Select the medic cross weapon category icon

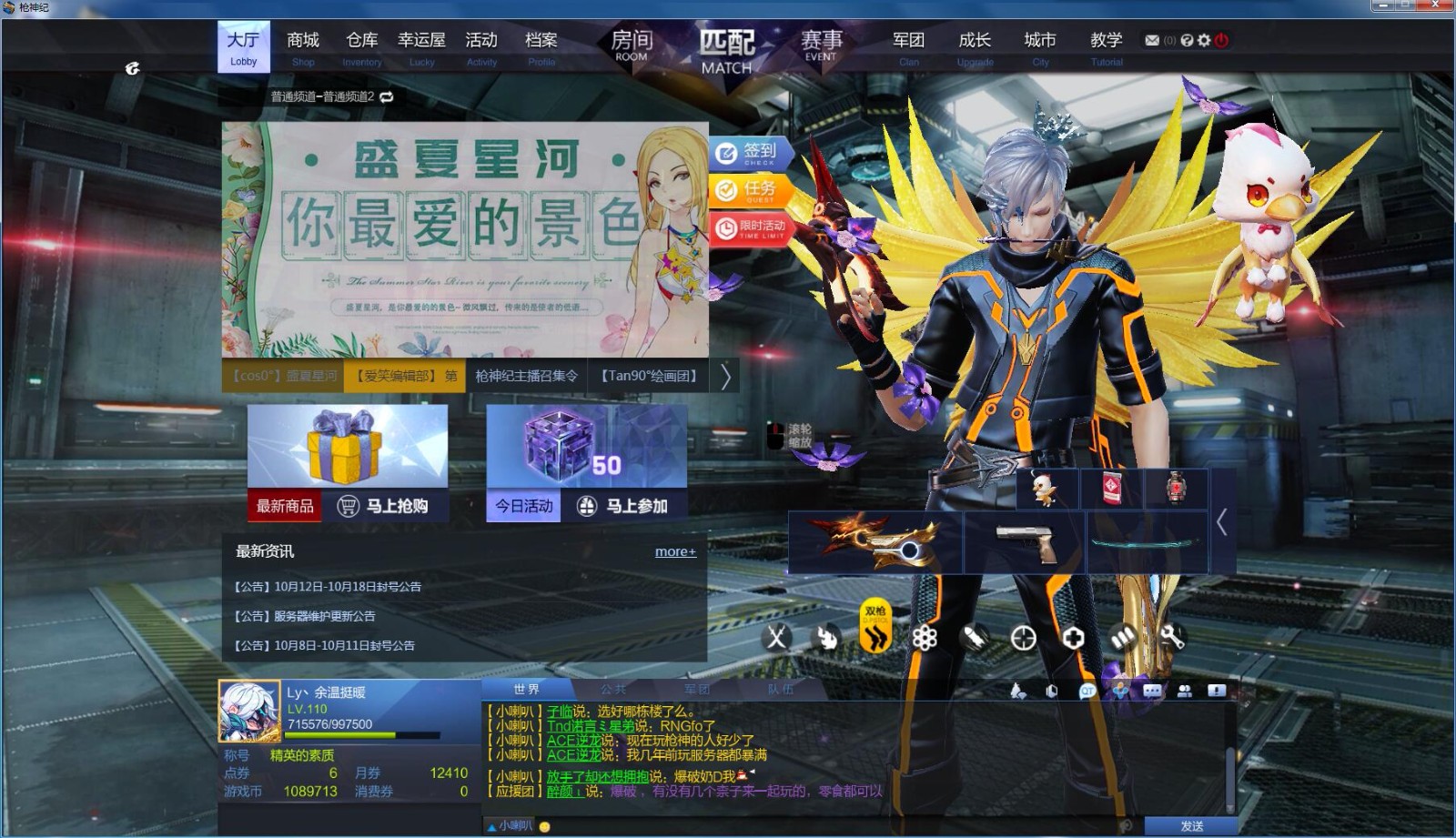coord(1074,639)
